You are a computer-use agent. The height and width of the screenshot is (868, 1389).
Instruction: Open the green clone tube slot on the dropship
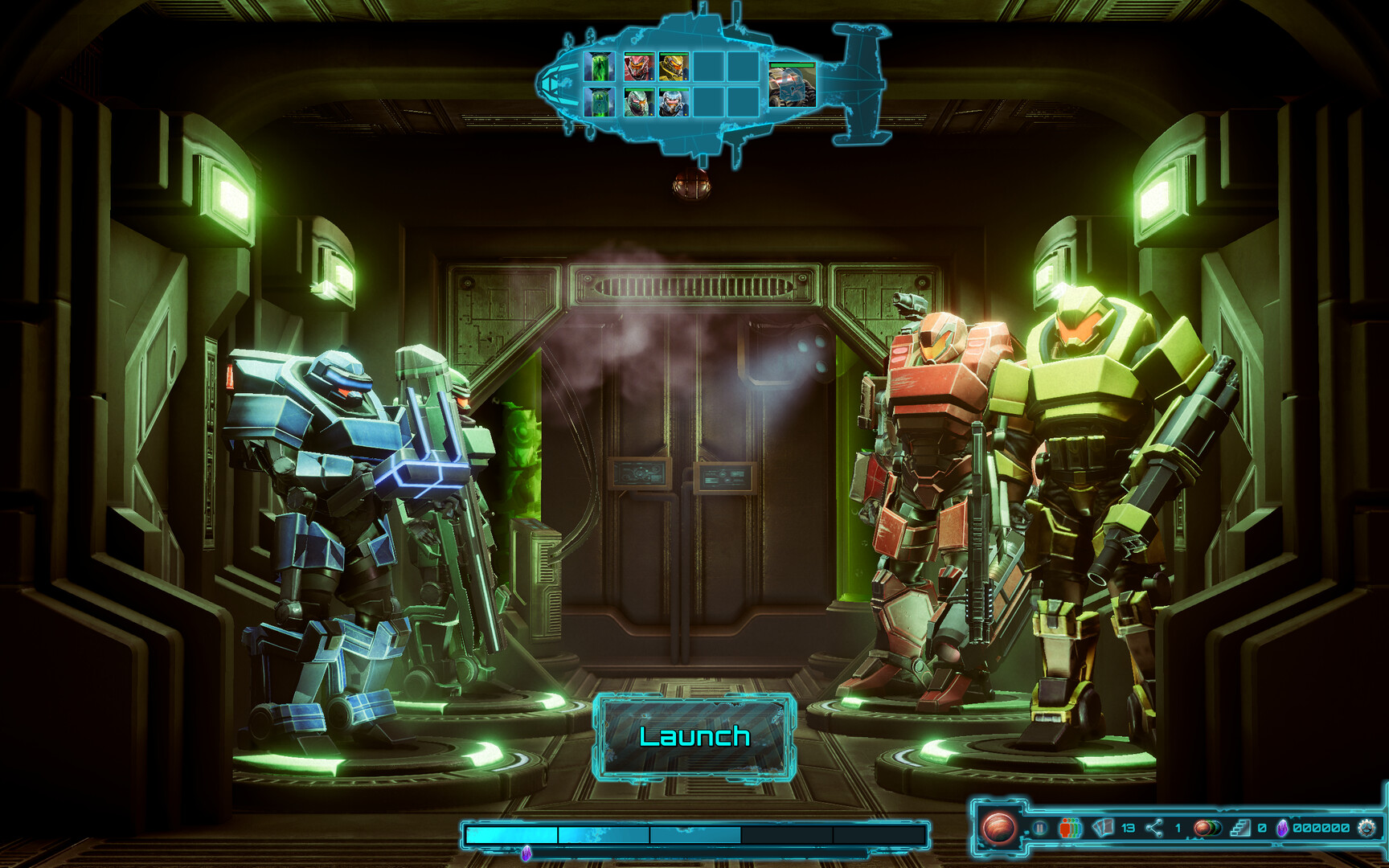coord(599,67)
